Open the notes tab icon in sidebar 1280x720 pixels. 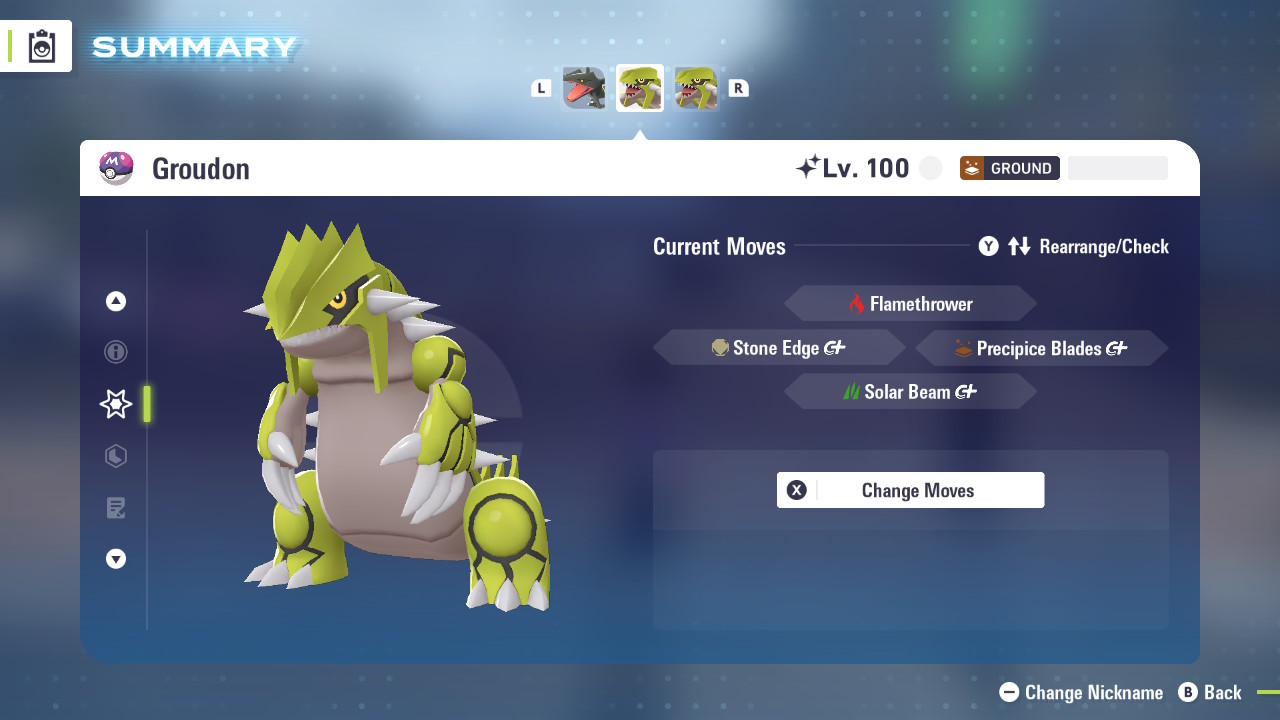(116, 508)
